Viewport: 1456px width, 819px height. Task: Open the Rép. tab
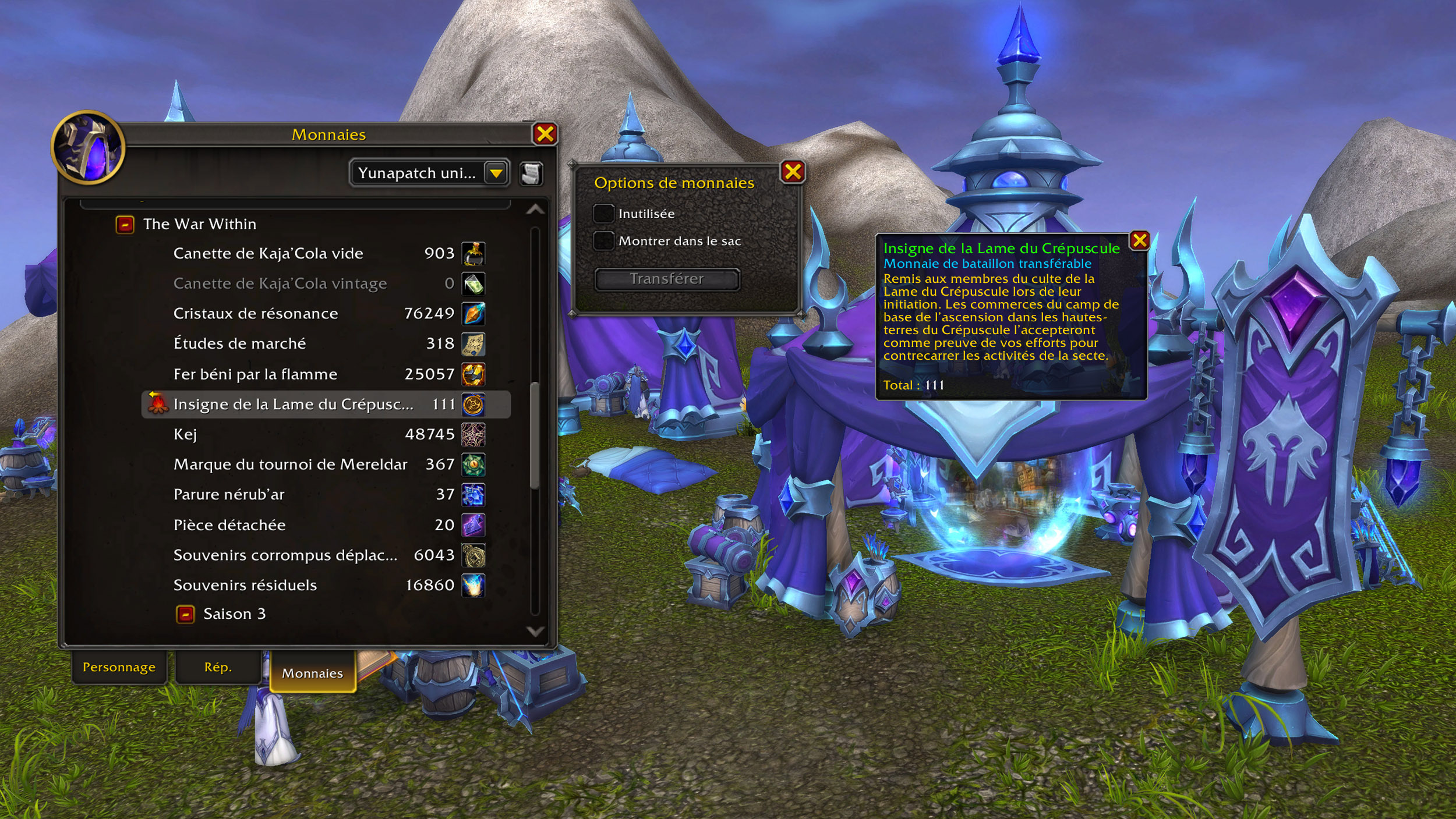(218, 668)
